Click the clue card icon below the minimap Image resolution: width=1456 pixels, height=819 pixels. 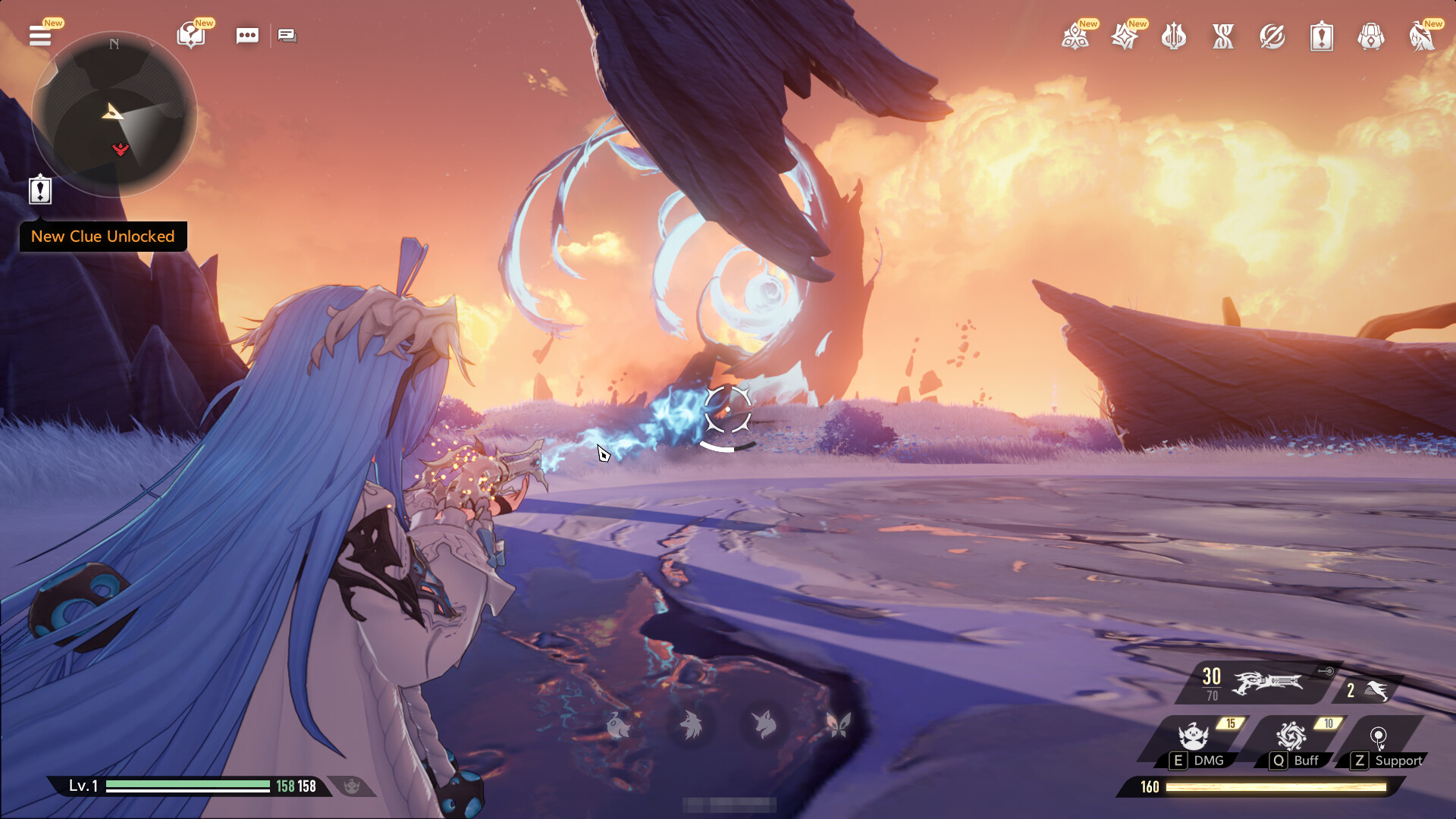(40, 190)
